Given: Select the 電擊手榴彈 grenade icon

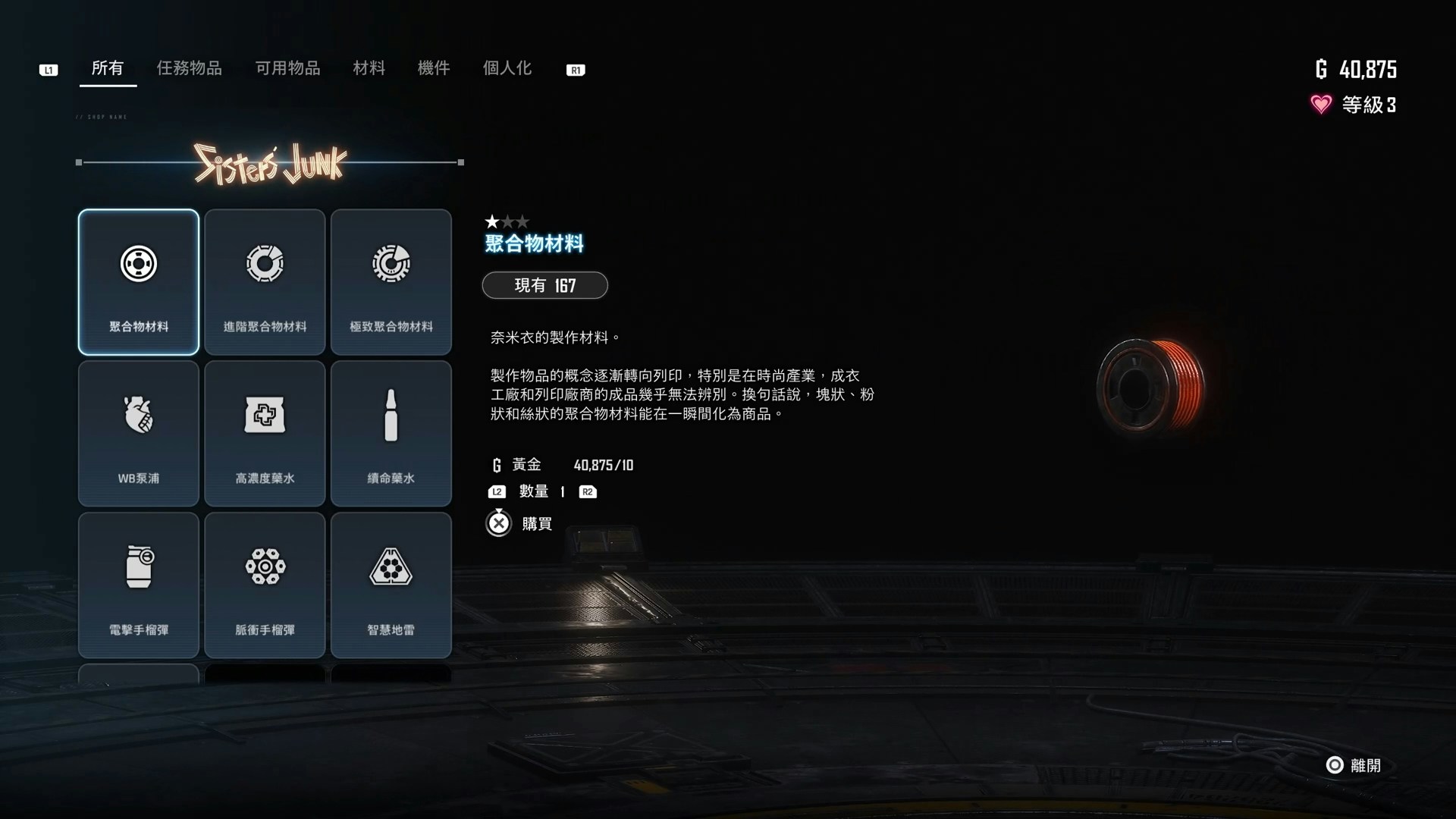Looking at the screenshot, I should click(138, 566).
